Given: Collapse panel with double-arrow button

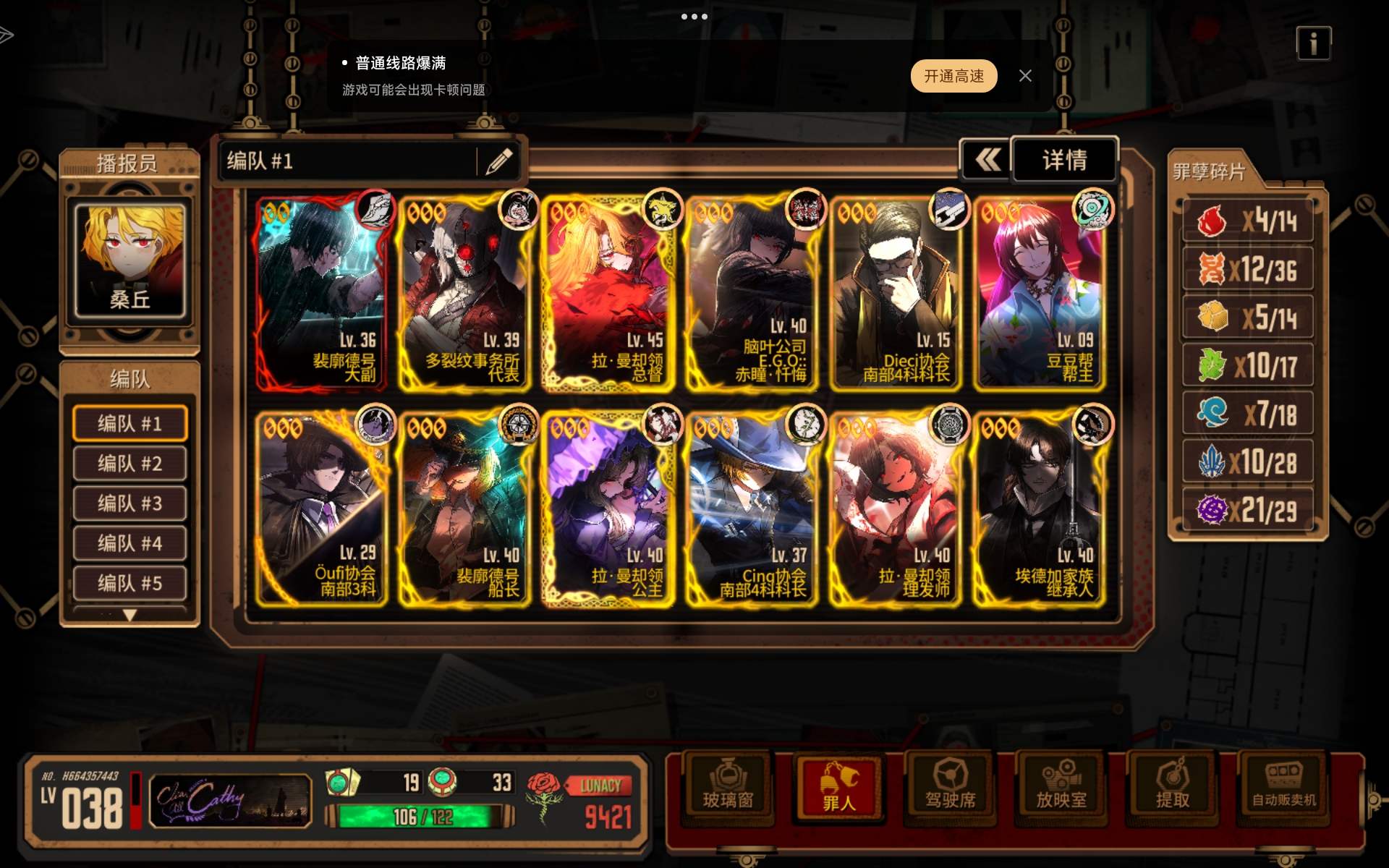Looking at the screenshot, I should [987, 160].
